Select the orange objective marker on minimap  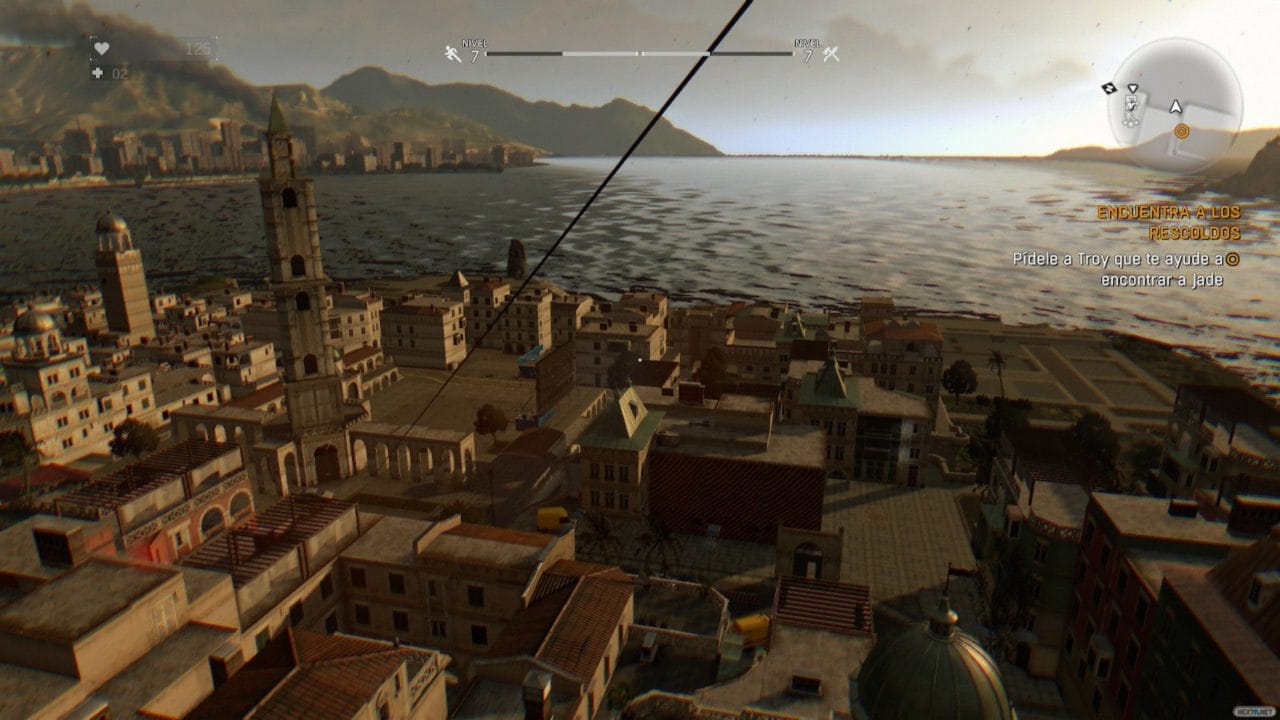[1181, 131]
